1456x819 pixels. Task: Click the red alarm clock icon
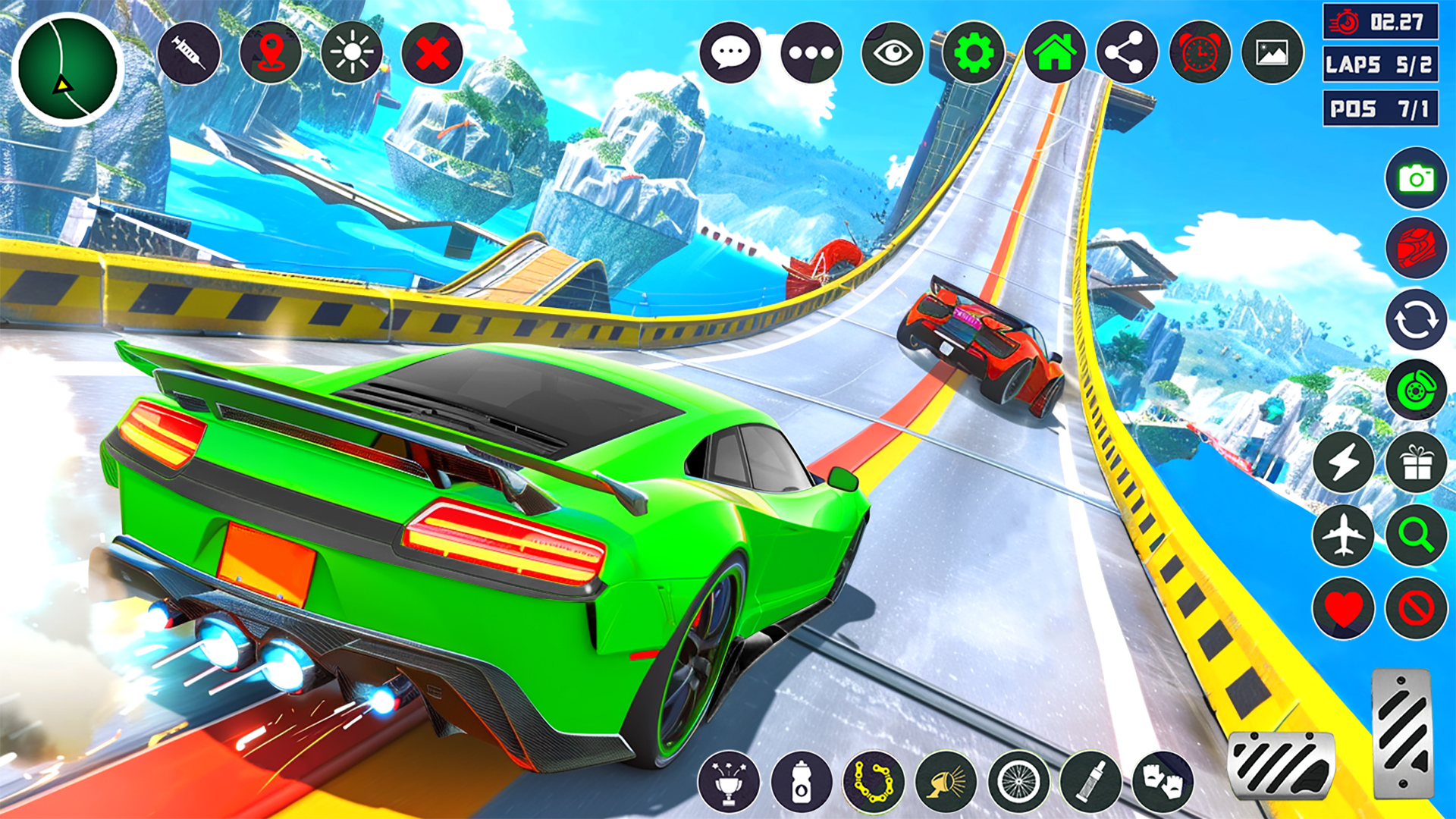pyautogui.click(x=1200, y=53)
